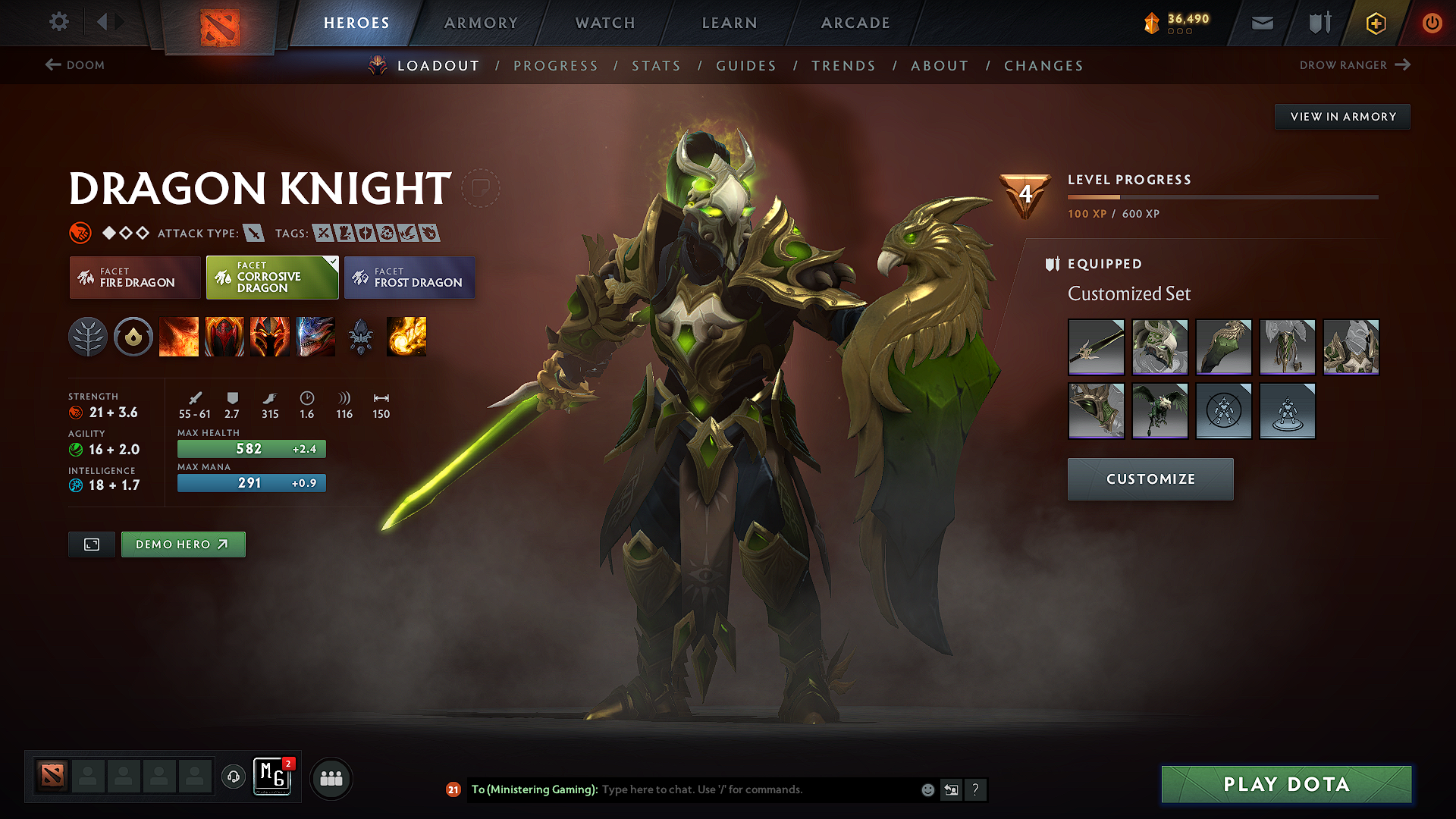Click the innate ability droplet icon

click(133, 337)
